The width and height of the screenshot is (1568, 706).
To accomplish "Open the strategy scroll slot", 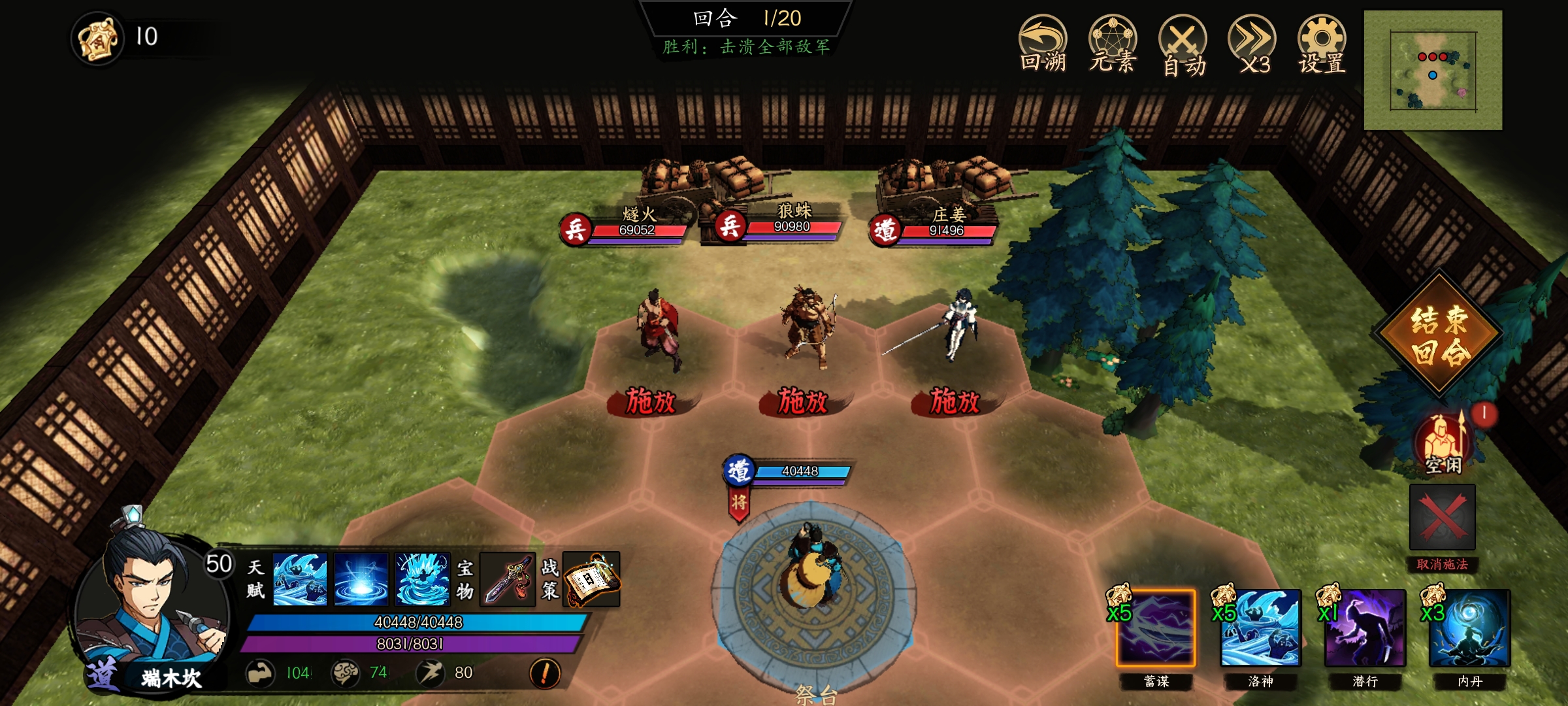I will point(591,579).
